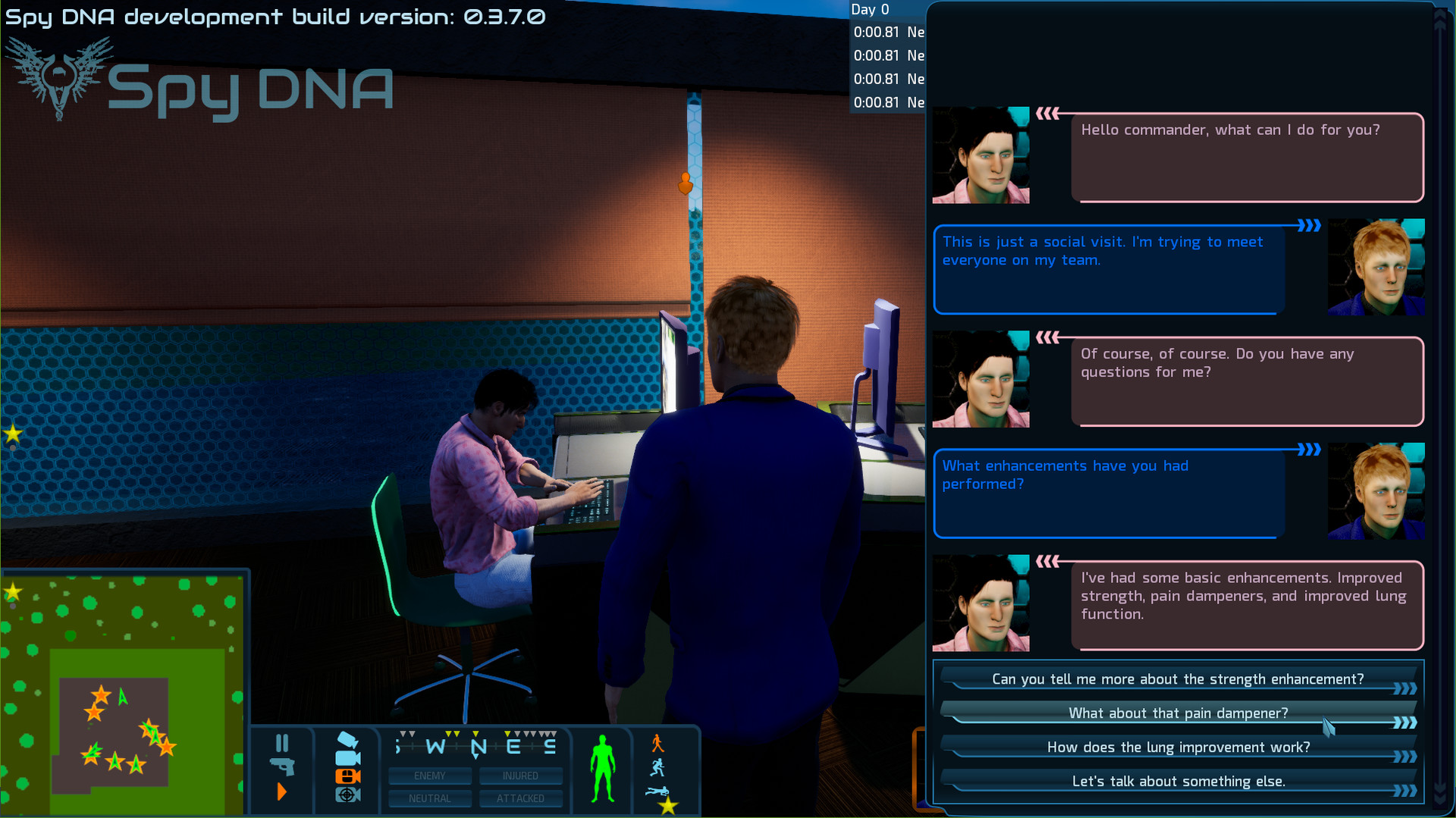Pause the game with the pause icon
The image size is (1456, 818).
[282, 743]
